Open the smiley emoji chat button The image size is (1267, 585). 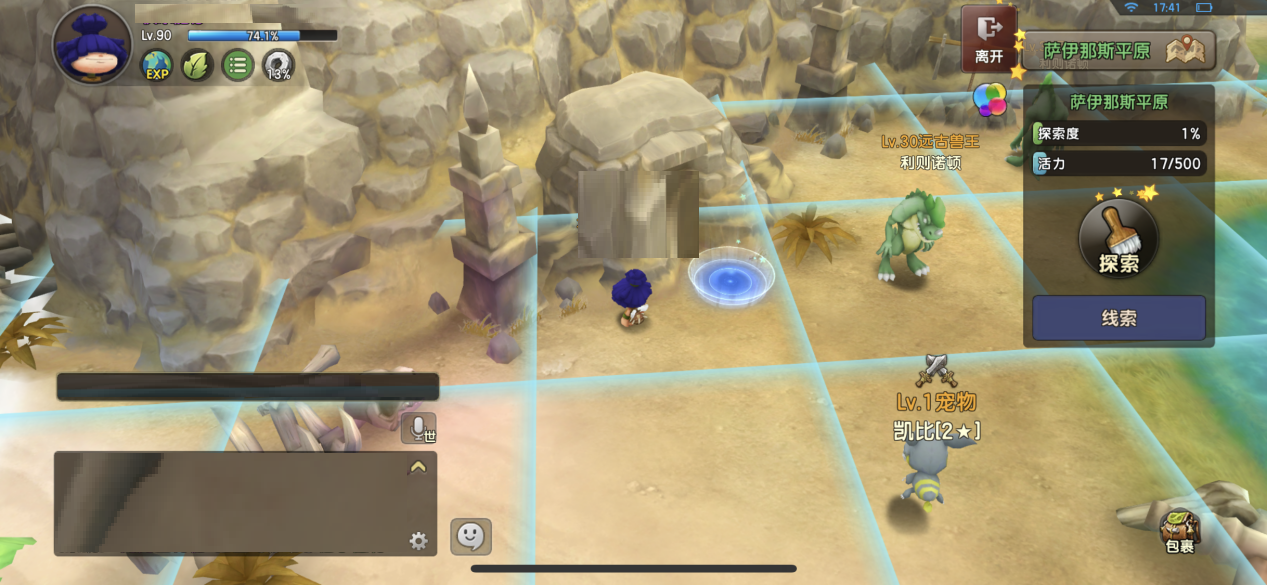tap(471, 537)
